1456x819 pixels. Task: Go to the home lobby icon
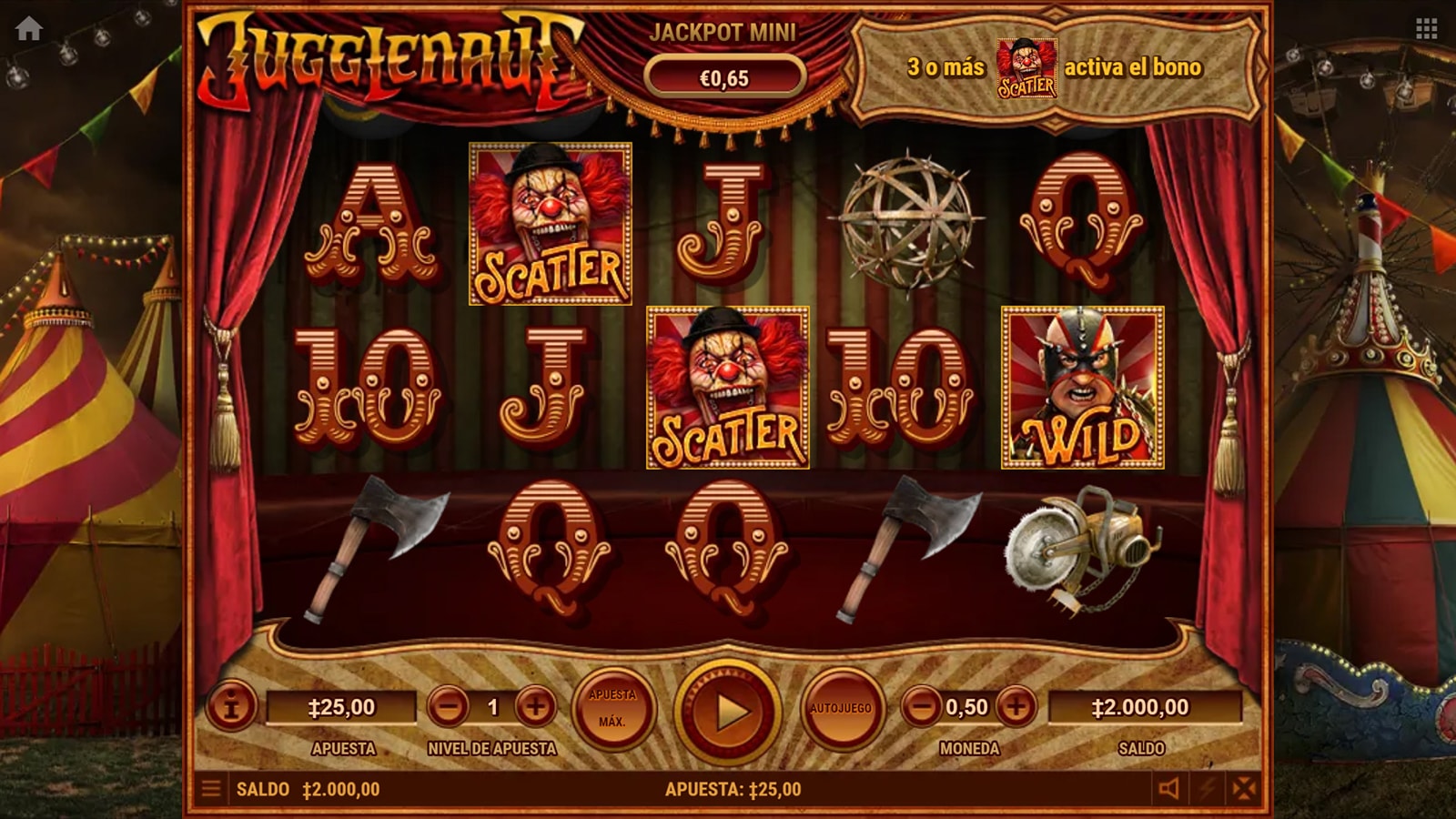(x=29, y=29)
